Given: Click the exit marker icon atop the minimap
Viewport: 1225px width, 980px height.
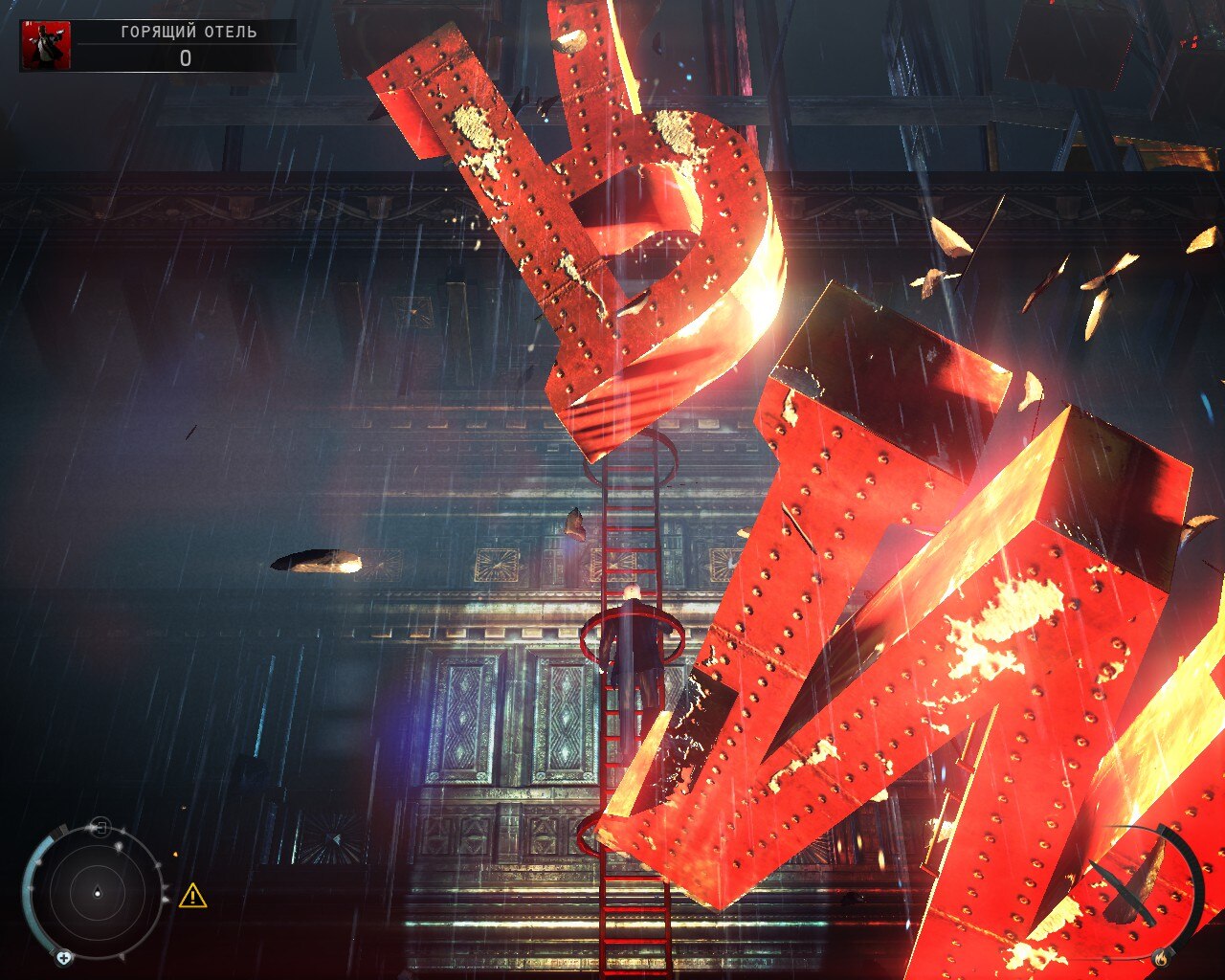Looking at the screenshot, I should pos(101,826).
